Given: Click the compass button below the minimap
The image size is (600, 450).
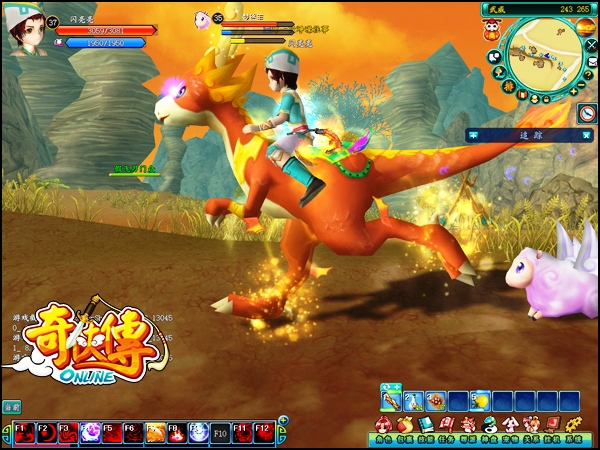Looking at the screenshot, I should [587, 114].
